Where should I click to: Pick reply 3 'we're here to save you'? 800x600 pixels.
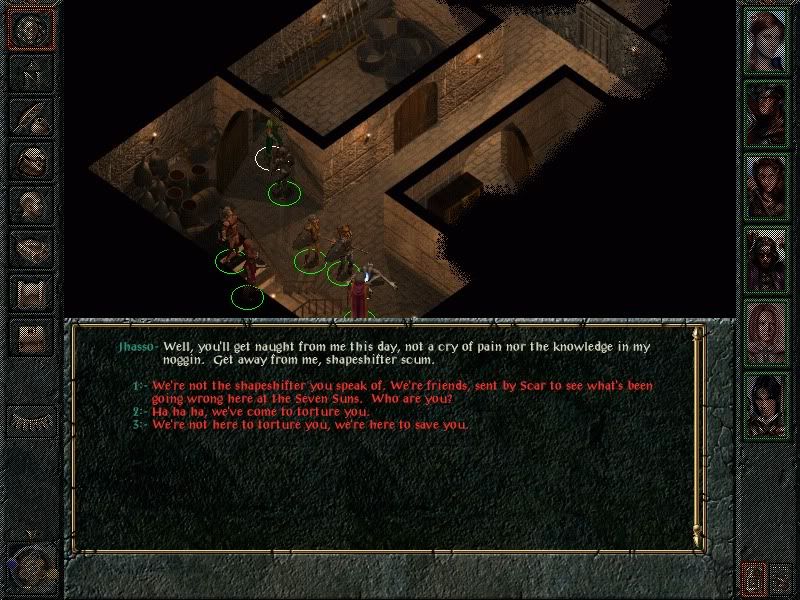point(310,424)
